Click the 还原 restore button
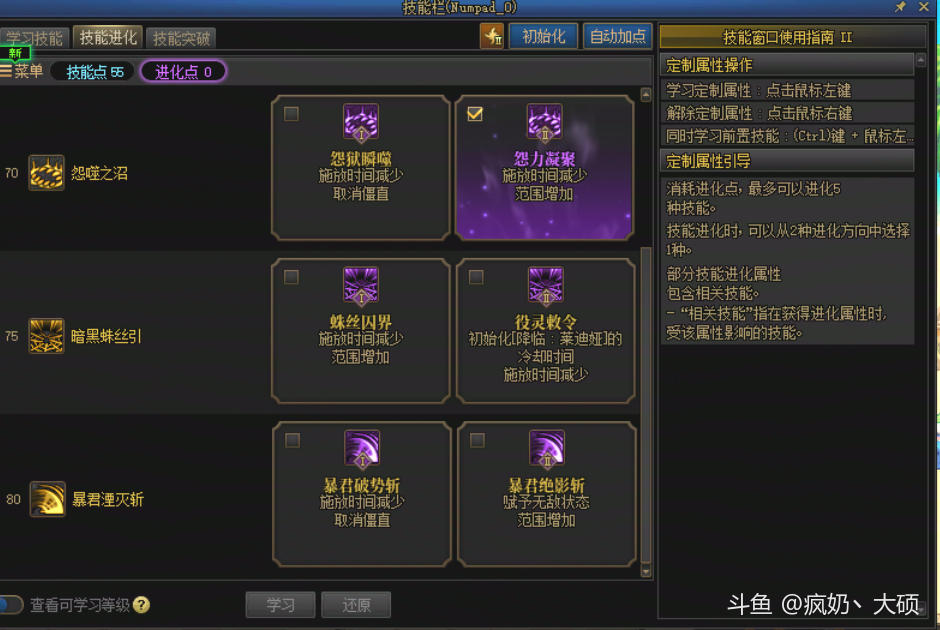 [x=356, y=605]
